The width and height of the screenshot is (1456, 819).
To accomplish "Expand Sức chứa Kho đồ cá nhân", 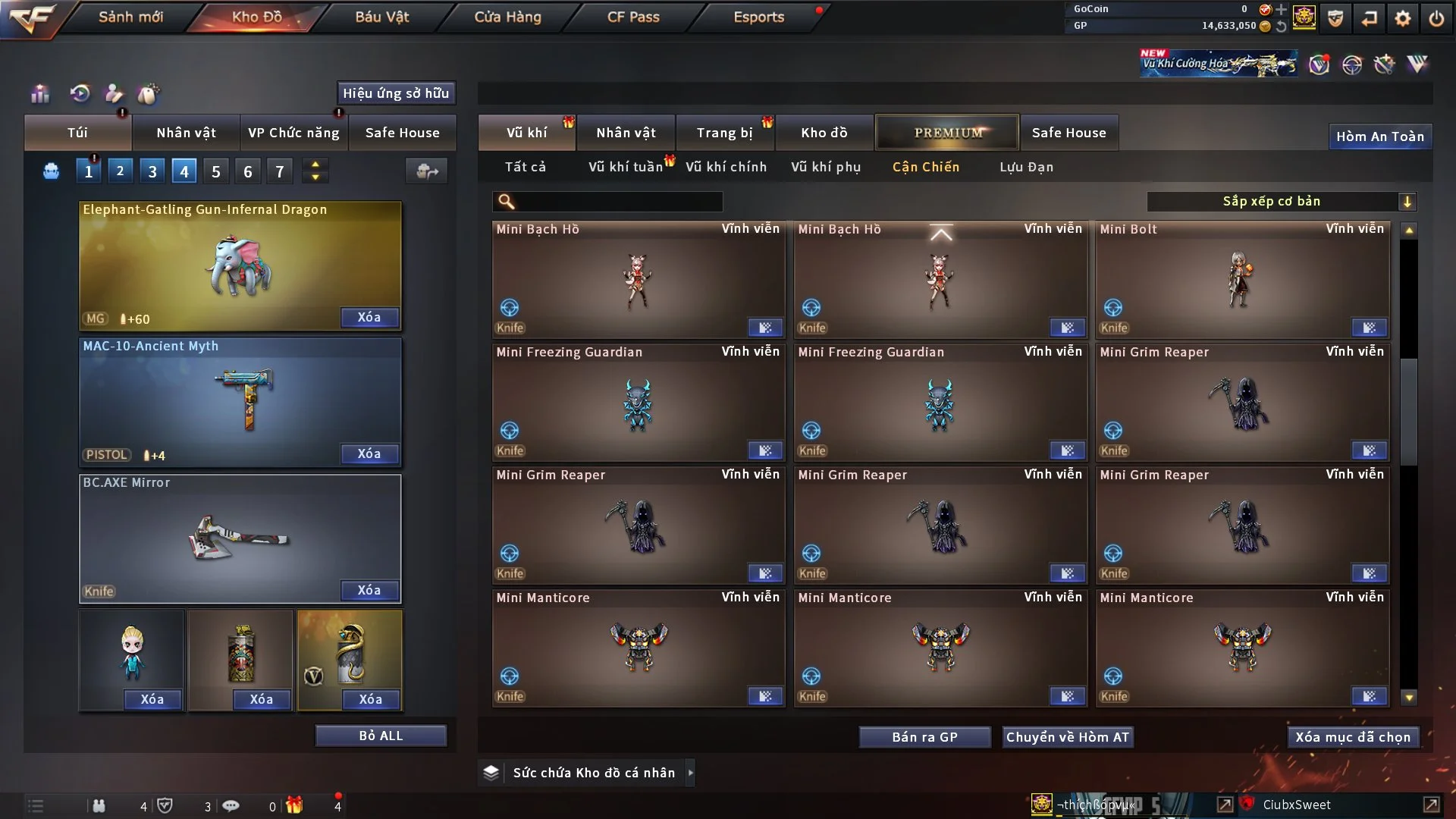I will tap(690, 773).
